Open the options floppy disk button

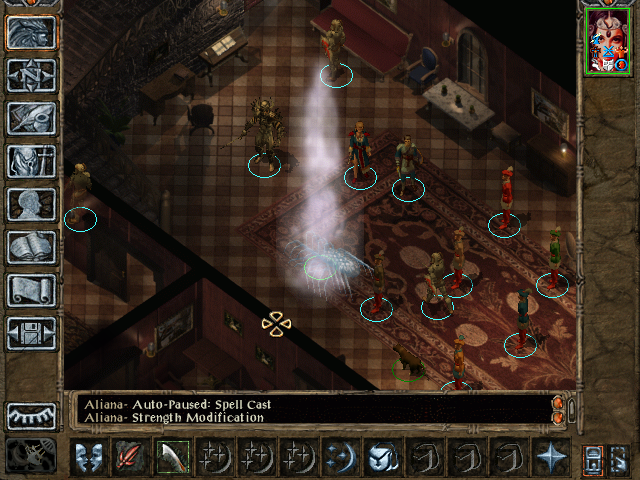(31, 333)
